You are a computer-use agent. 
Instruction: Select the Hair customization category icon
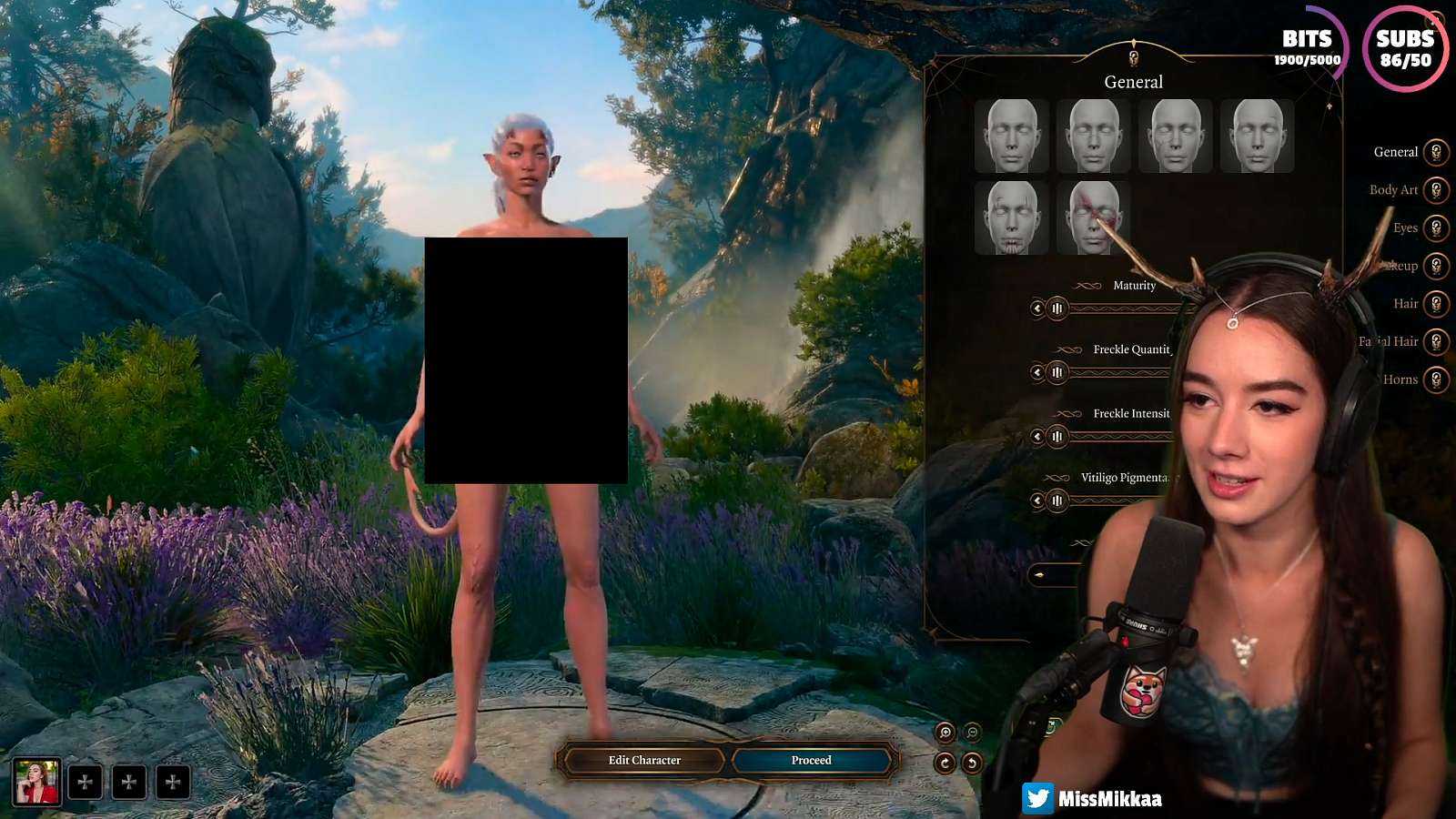(1436, 303)
